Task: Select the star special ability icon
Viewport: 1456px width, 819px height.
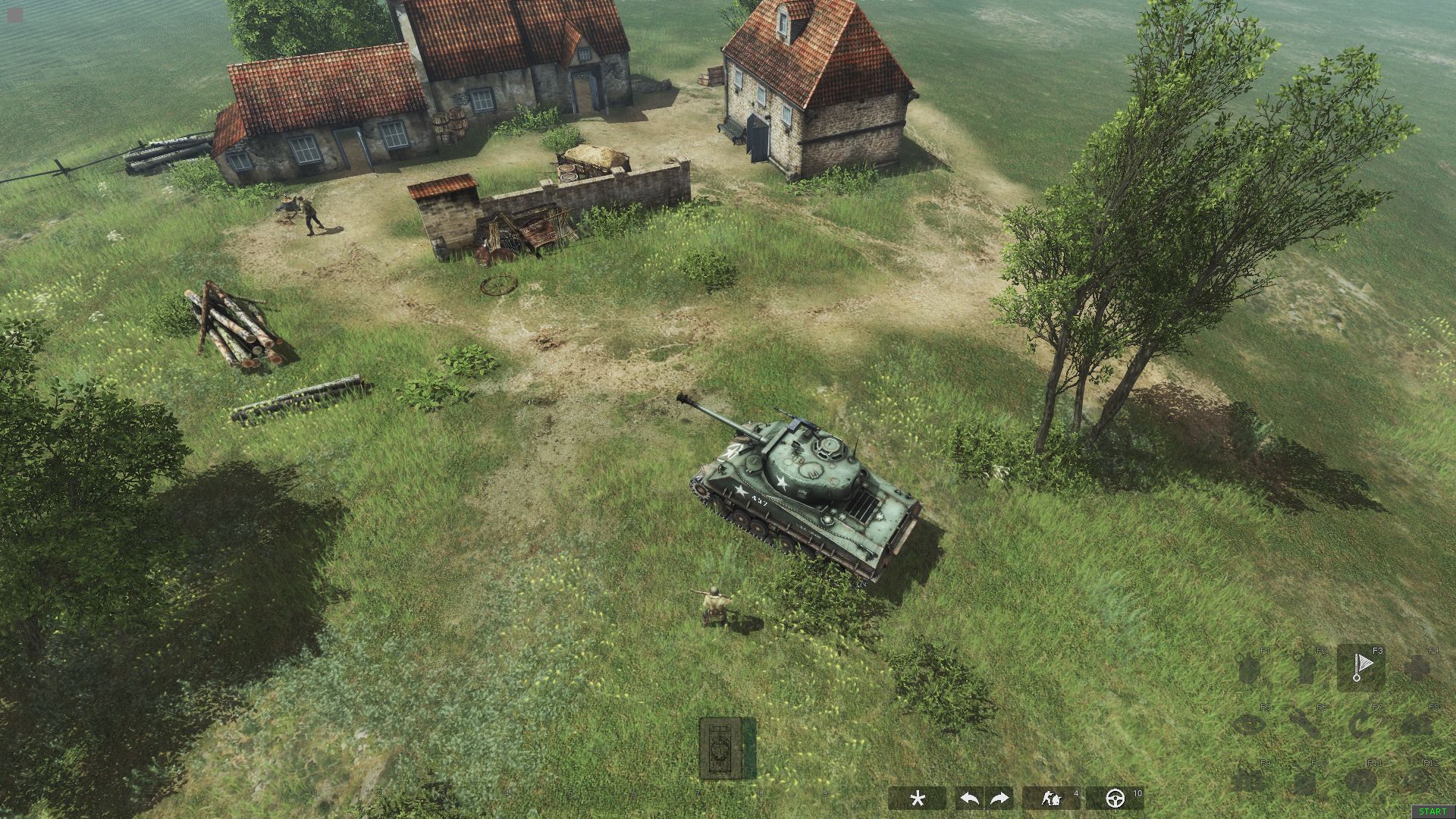Action: click(918, 797)
